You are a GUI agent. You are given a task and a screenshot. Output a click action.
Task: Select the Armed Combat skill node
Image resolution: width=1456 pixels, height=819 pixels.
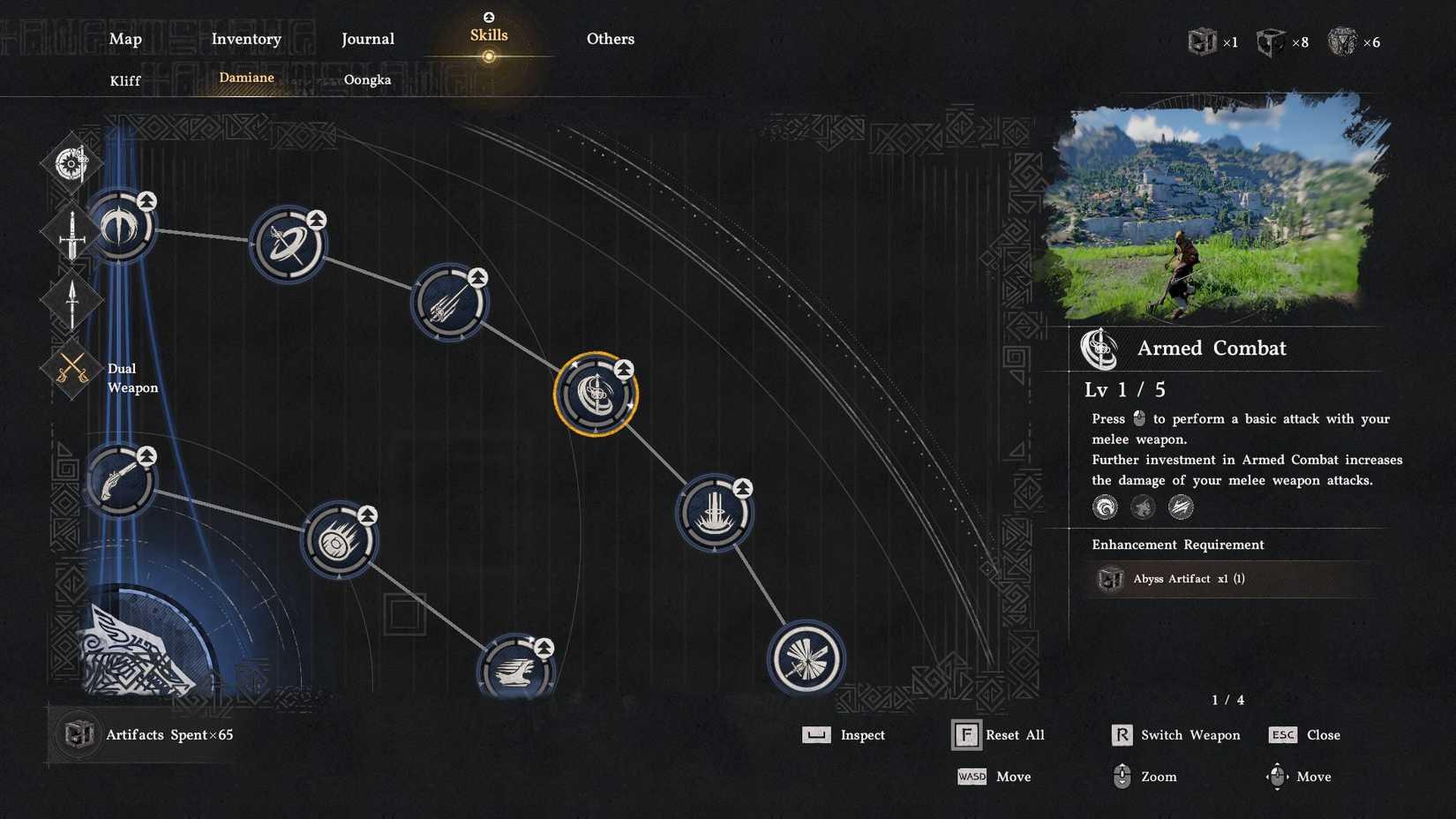(597, 393)
